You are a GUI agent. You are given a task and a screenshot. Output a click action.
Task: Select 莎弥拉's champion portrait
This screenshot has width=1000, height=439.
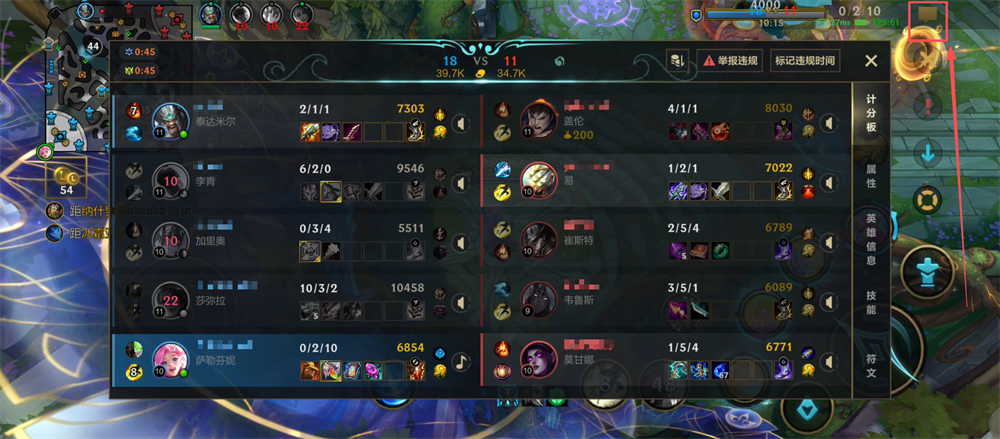point(170,300)
